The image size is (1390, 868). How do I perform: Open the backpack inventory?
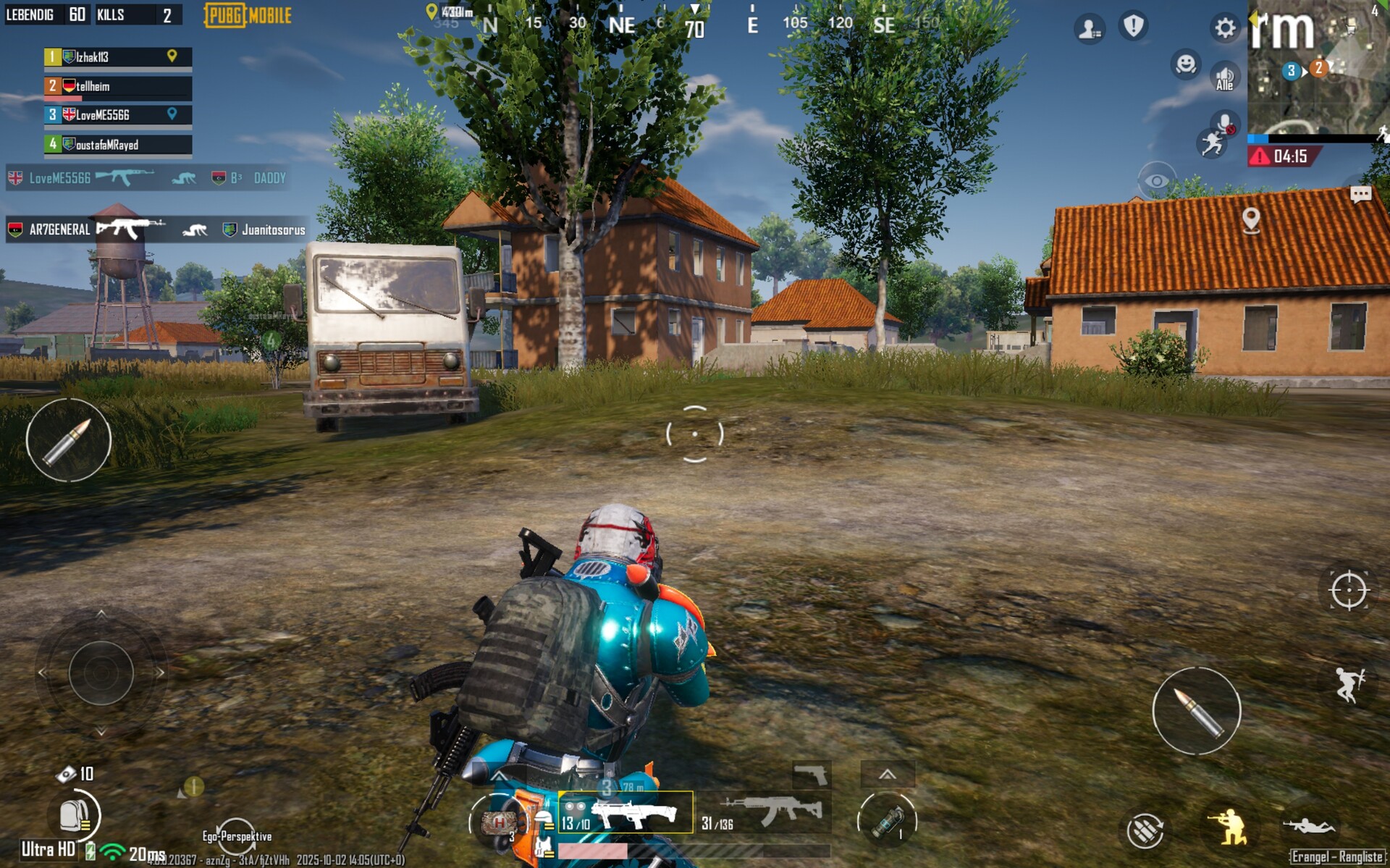(74, 816)
